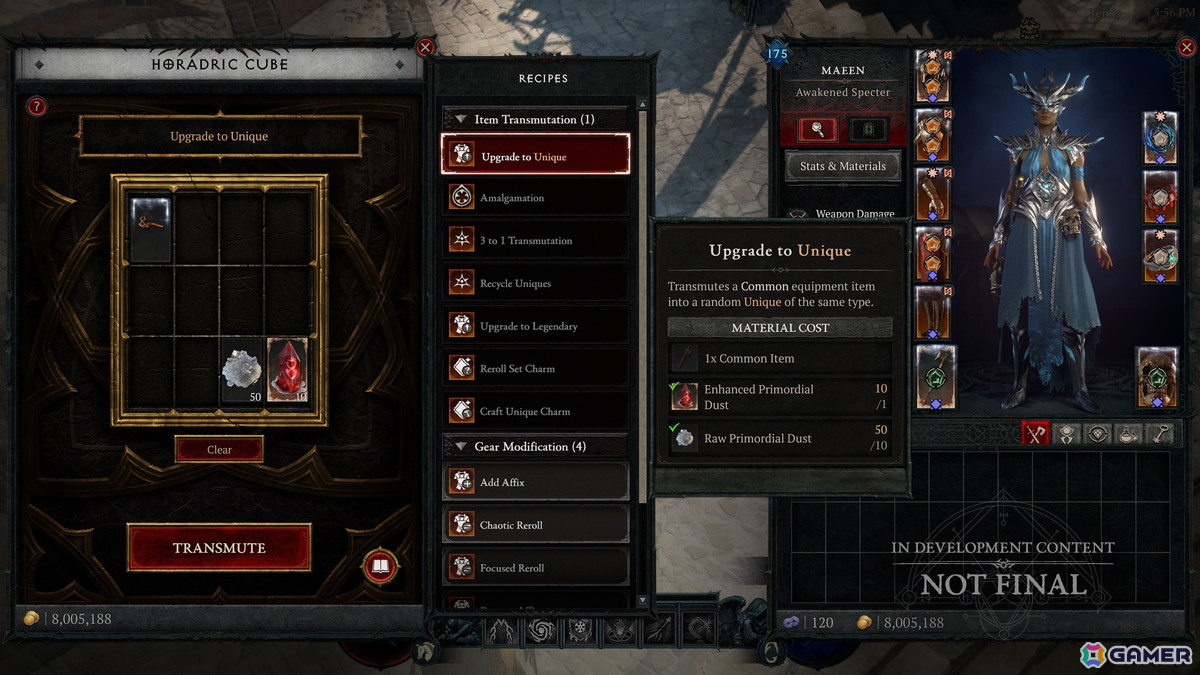Choose the Upgrade to Legendary recipe
The width and height of the screenshot is (1200, 675).
[x=535, y=326]
